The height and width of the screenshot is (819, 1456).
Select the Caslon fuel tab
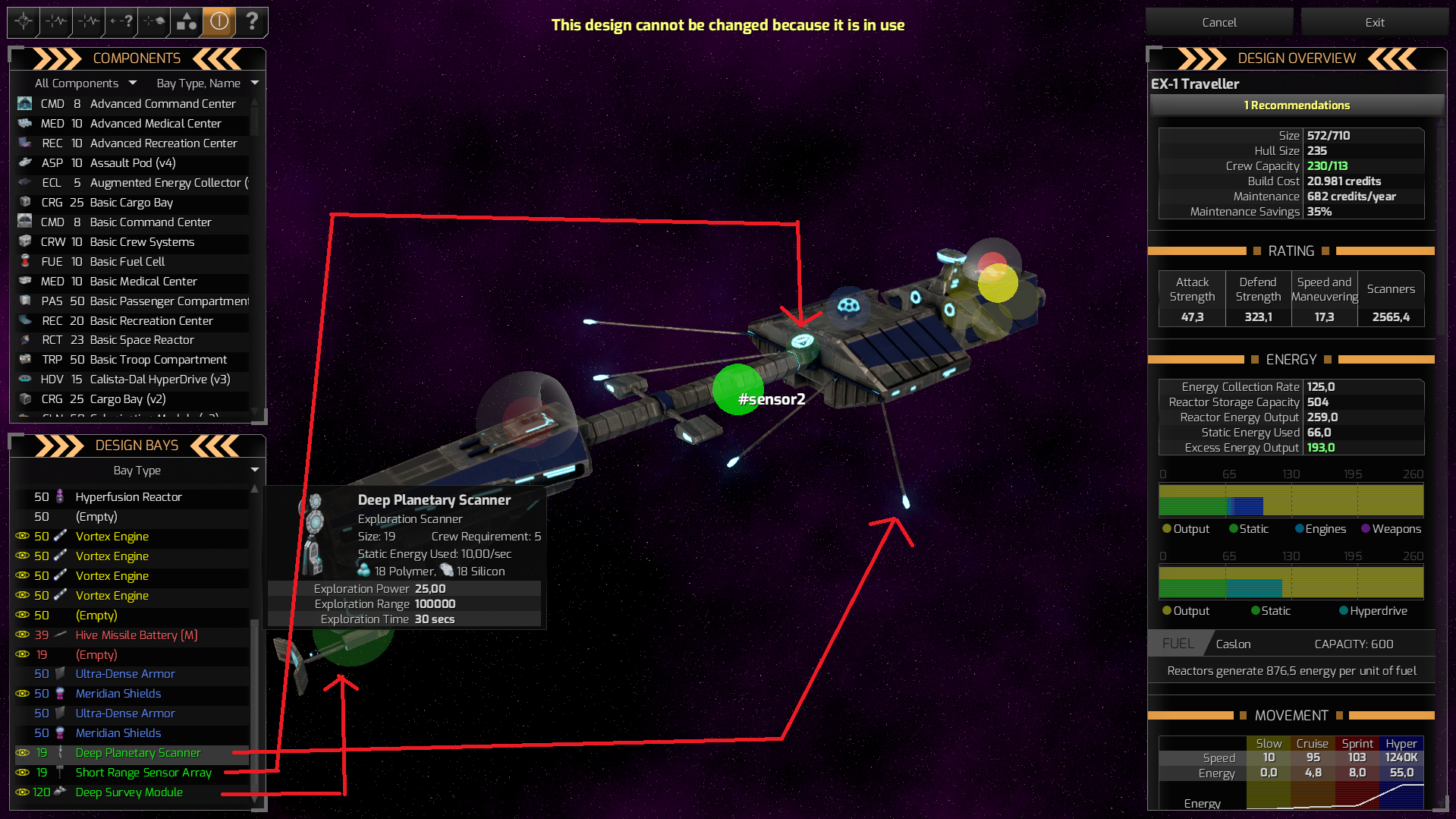(1233, 643)
